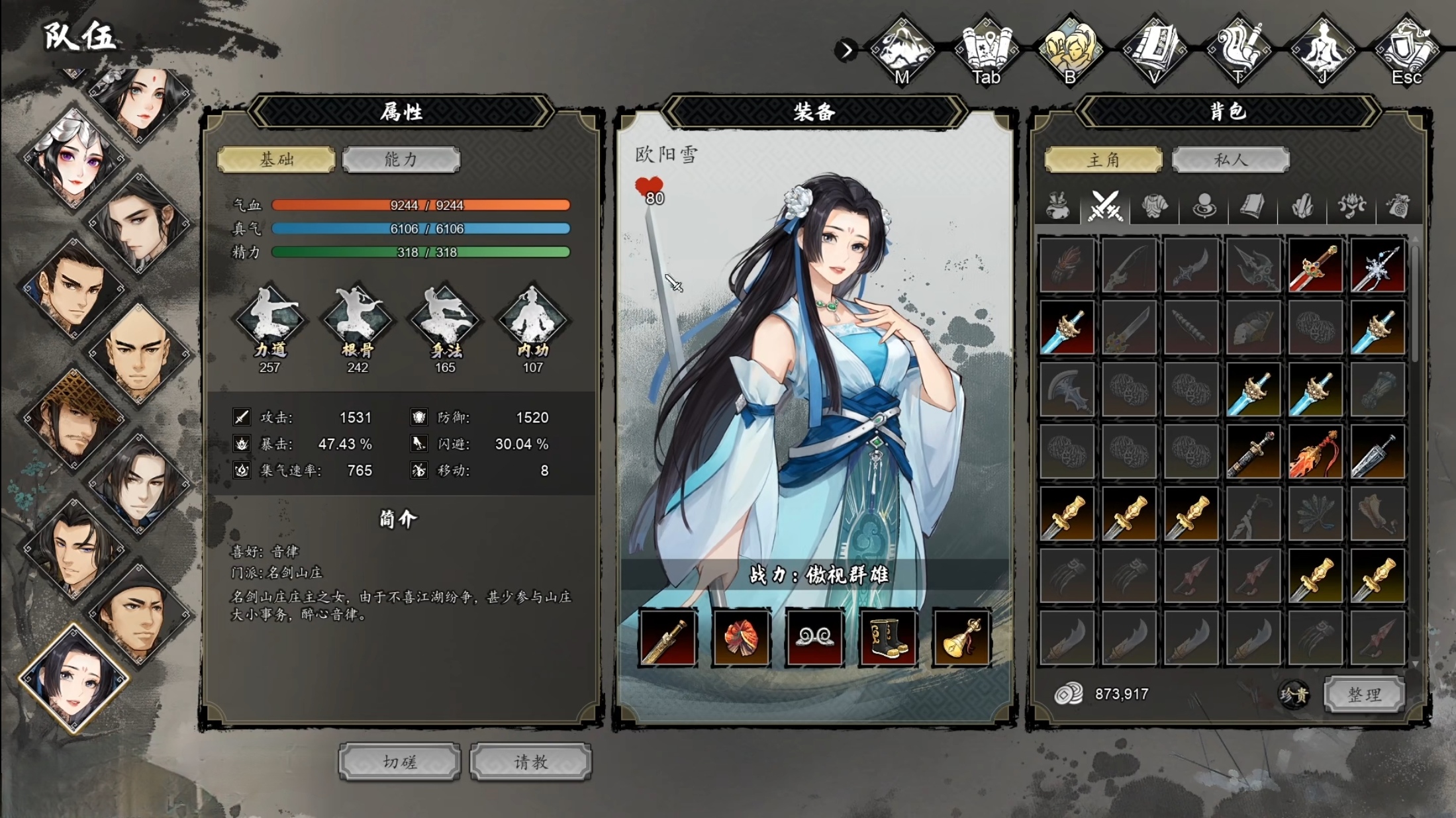Sort the backpack with 整理
Viewport: 1456px width, 818px height.
coord(1364,694)
